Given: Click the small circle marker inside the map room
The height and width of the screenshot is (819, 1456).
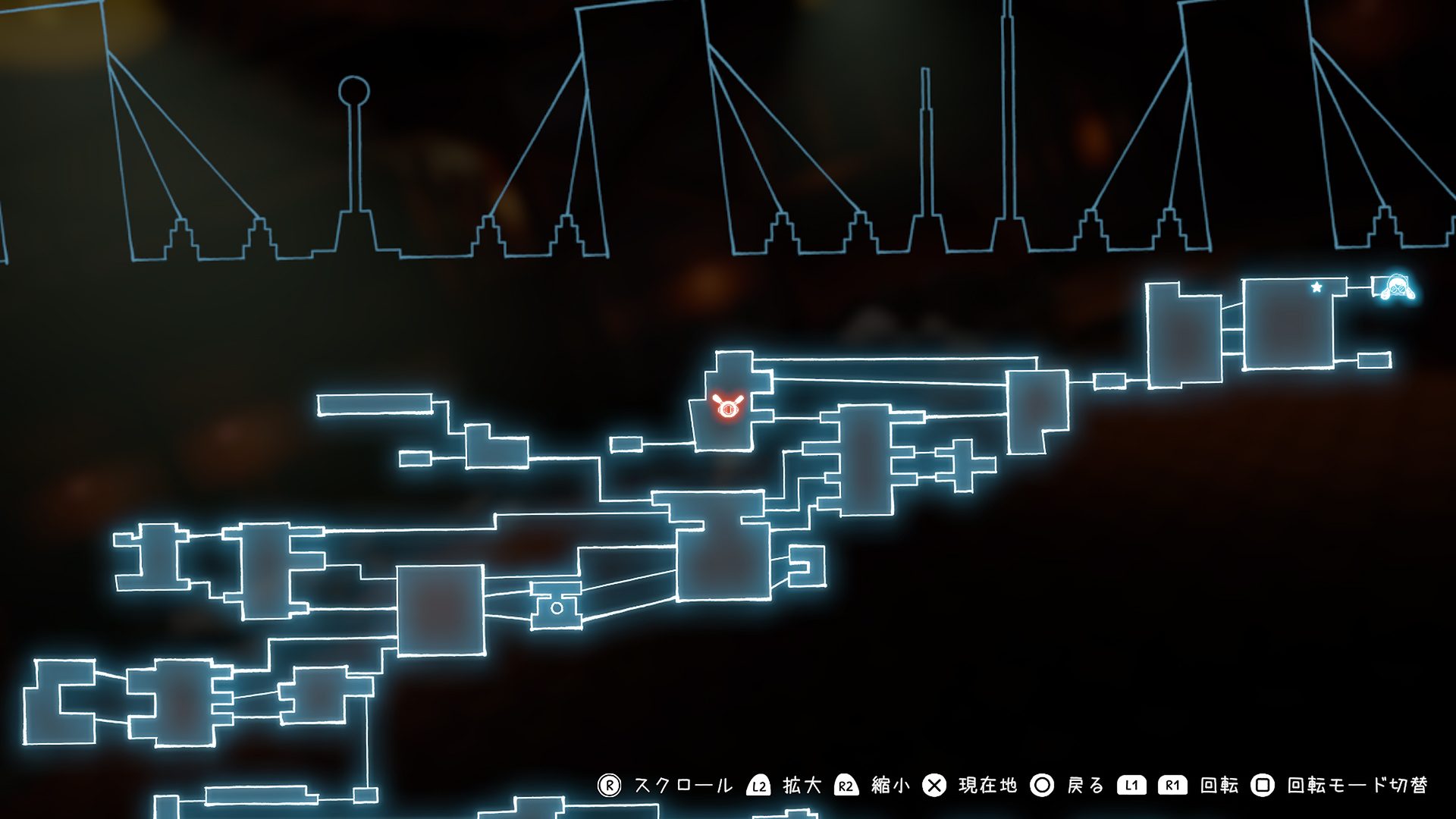Looking at the screenshot, I should [x=557, y=607].
